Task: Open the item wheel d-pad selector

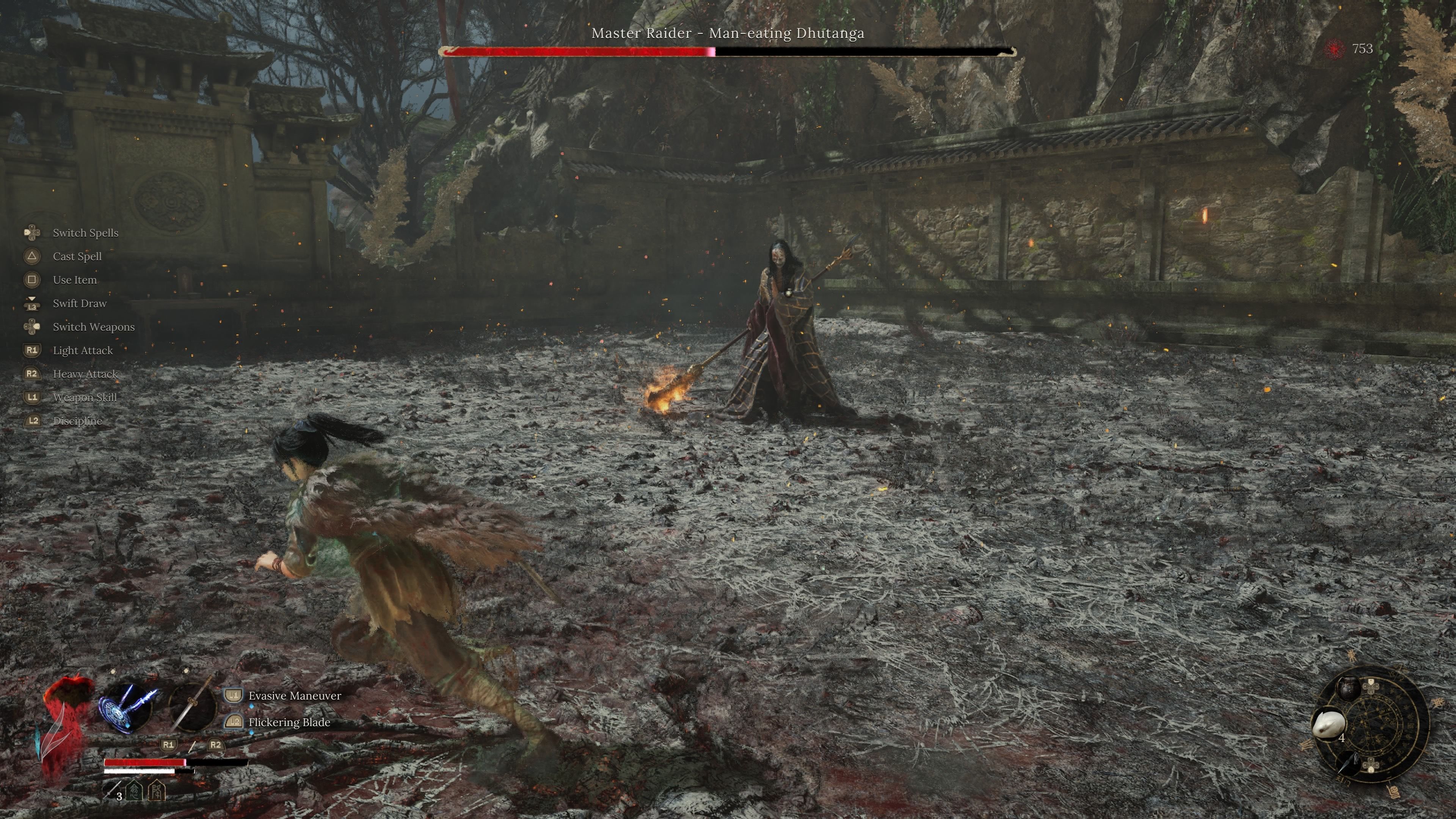Action: pyautogui.click(x=1371, y=687)
